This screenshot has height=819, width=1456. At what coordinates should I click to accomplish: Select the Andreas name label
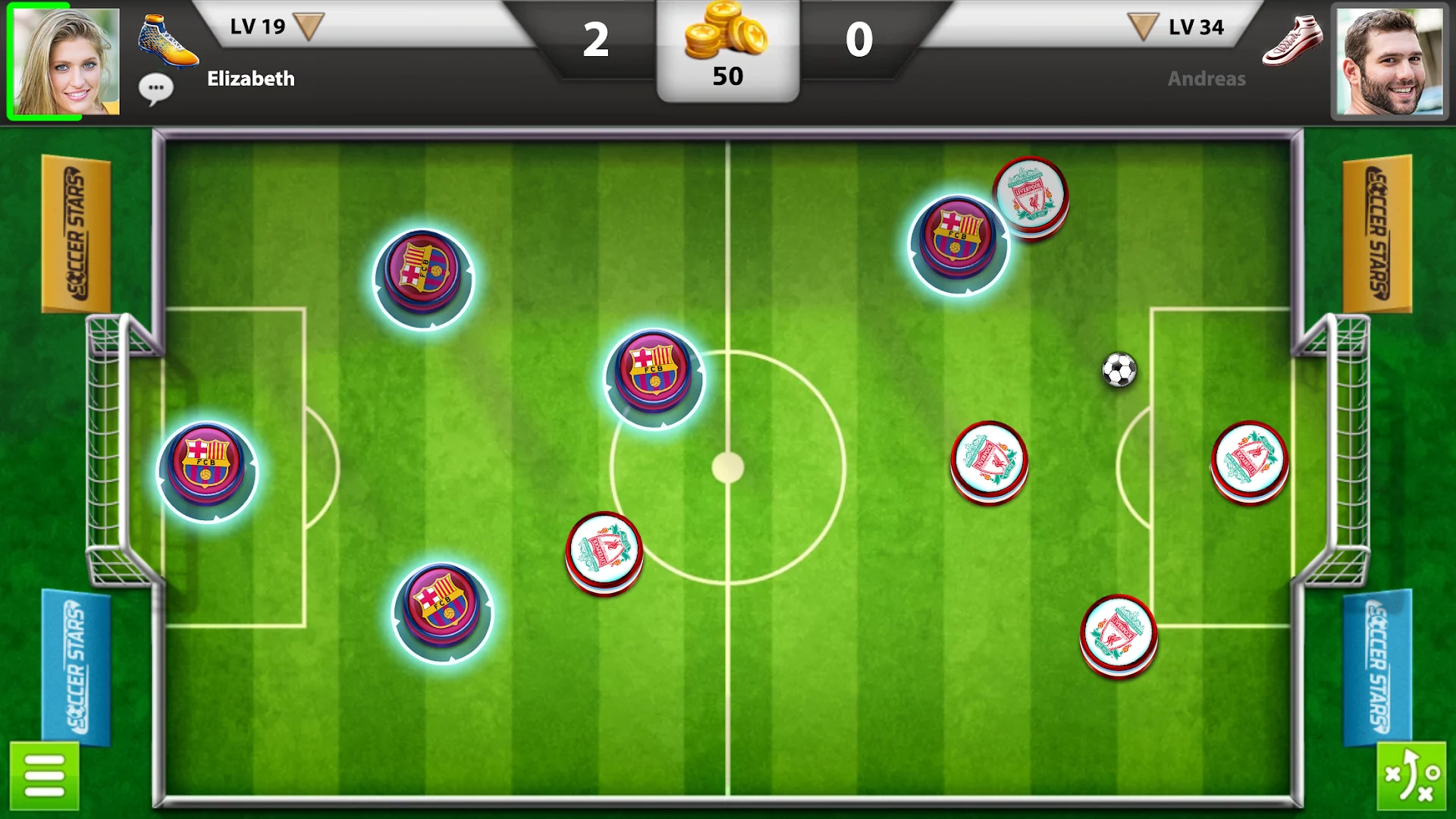pos(1206,78)
